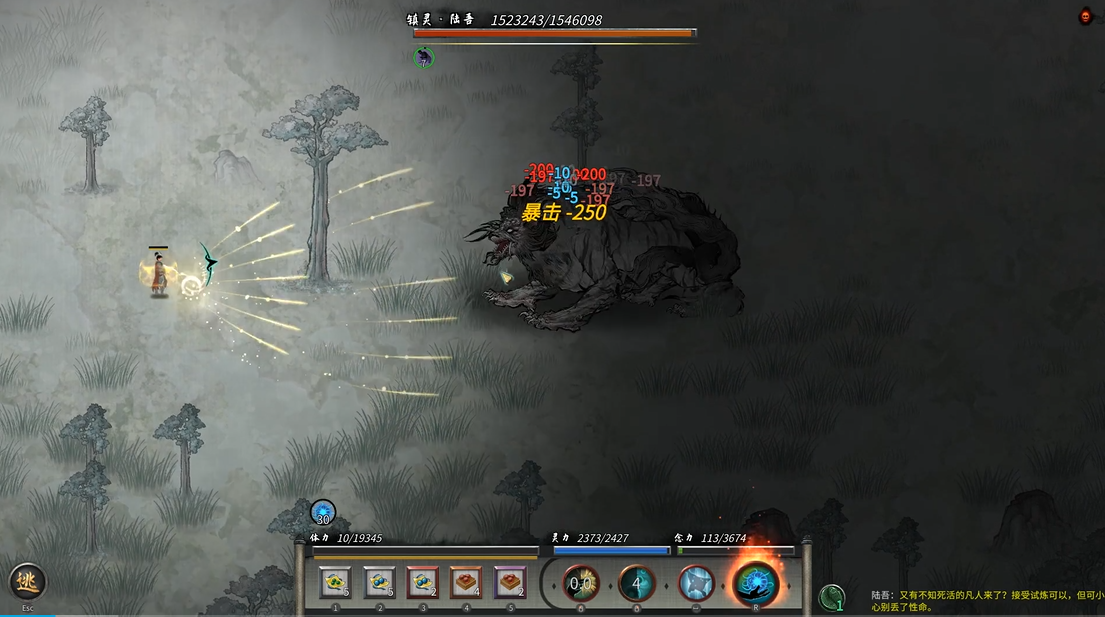The height and width of the screenshot is (617, 1105).
Task: Use the blue pill item with 5 left
Action: 380,582
